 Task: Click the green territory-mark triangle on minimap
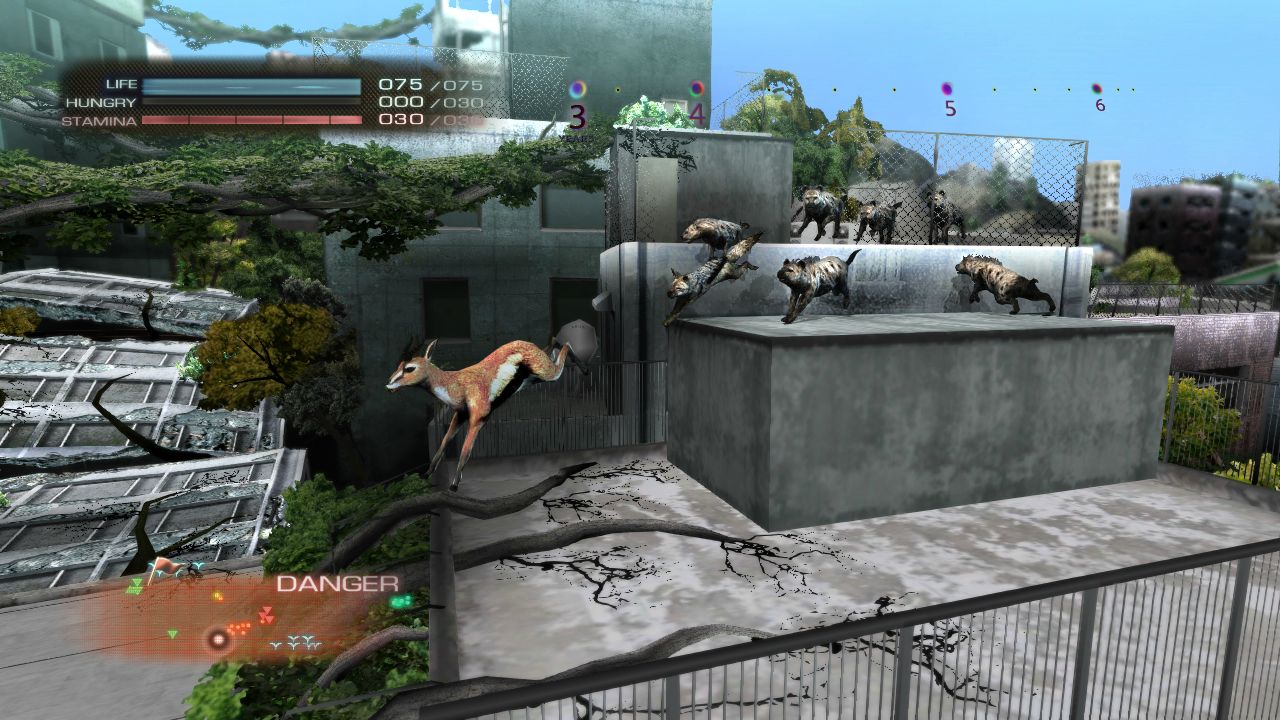(x=172, y=633)
